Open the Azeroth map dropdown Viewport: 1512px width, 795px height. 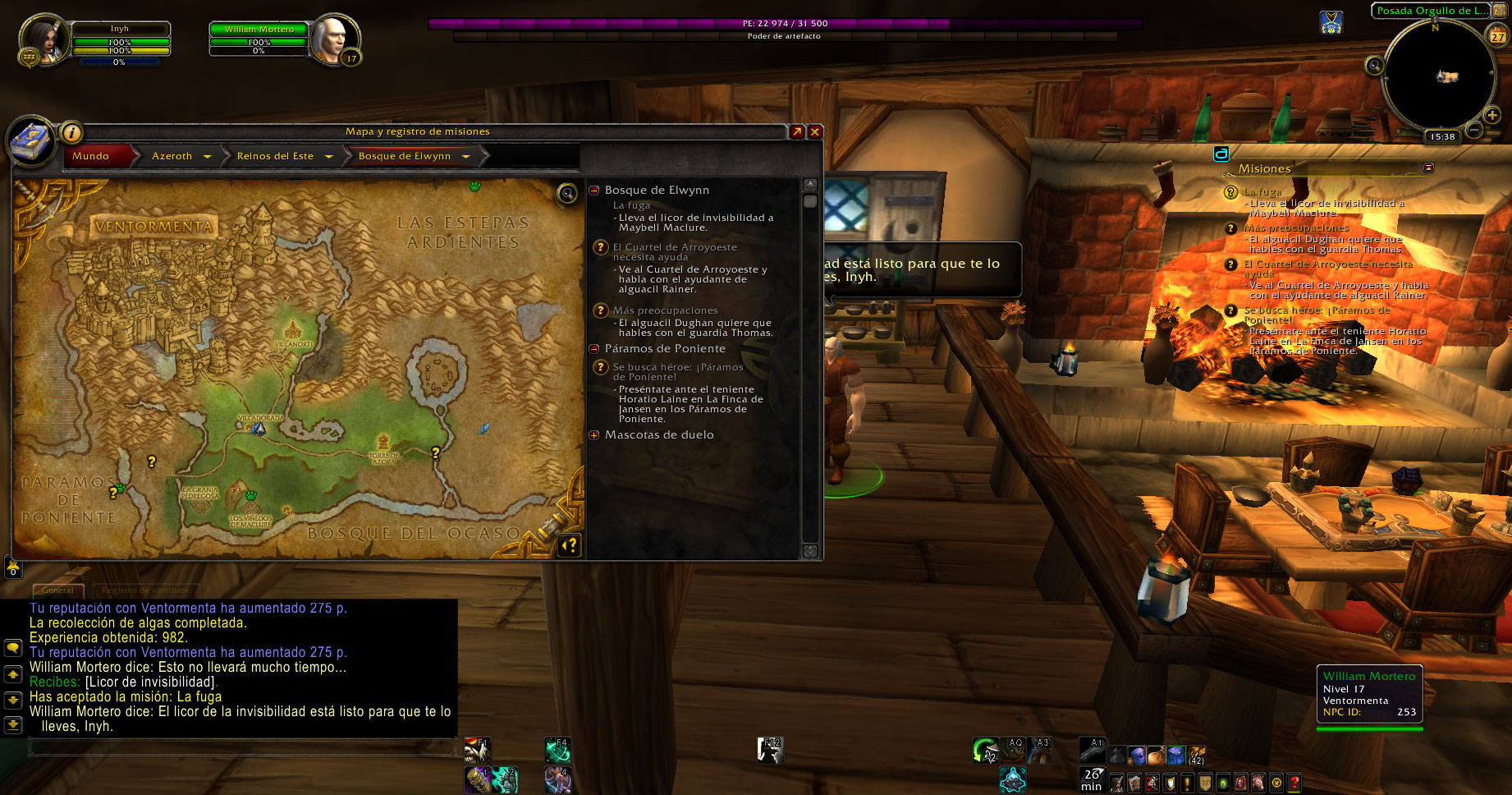(207, 156)
